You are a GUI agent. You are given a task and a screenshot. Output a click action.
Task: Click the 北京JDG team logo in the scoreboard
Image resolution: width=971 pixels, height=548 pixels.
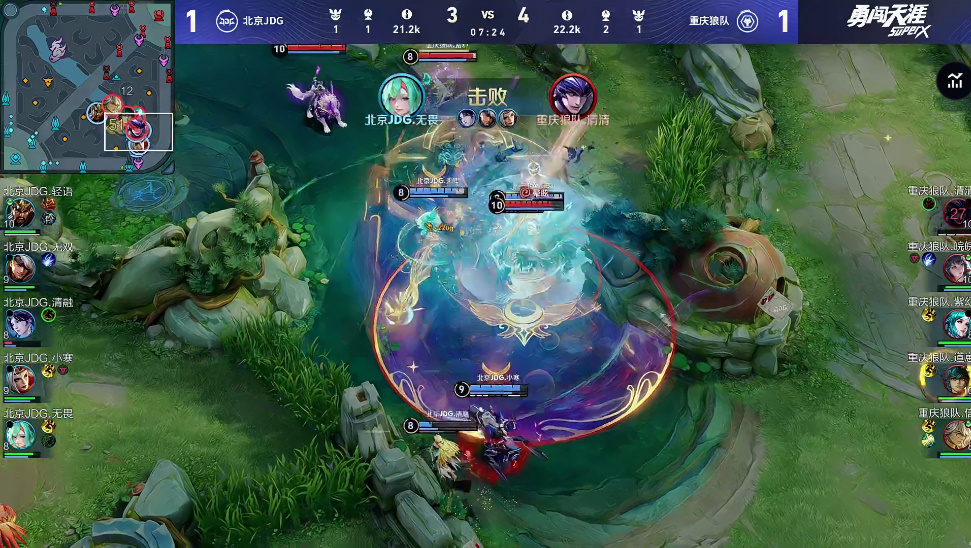pos(226,21)
